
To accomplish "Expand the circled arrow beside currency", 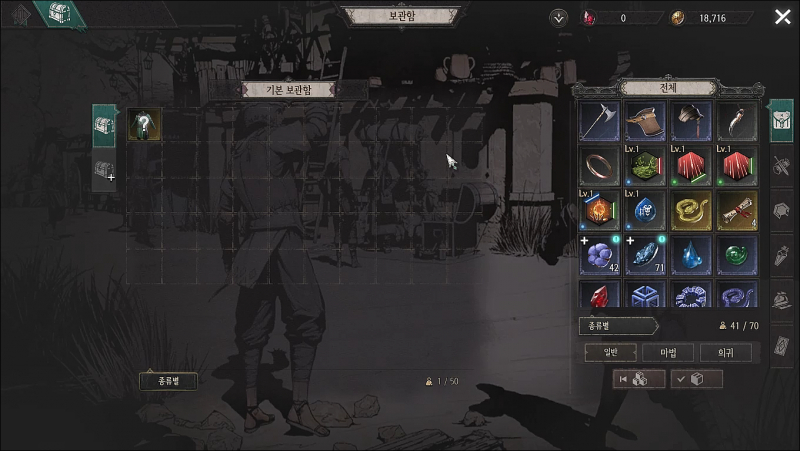I will 558,17.
